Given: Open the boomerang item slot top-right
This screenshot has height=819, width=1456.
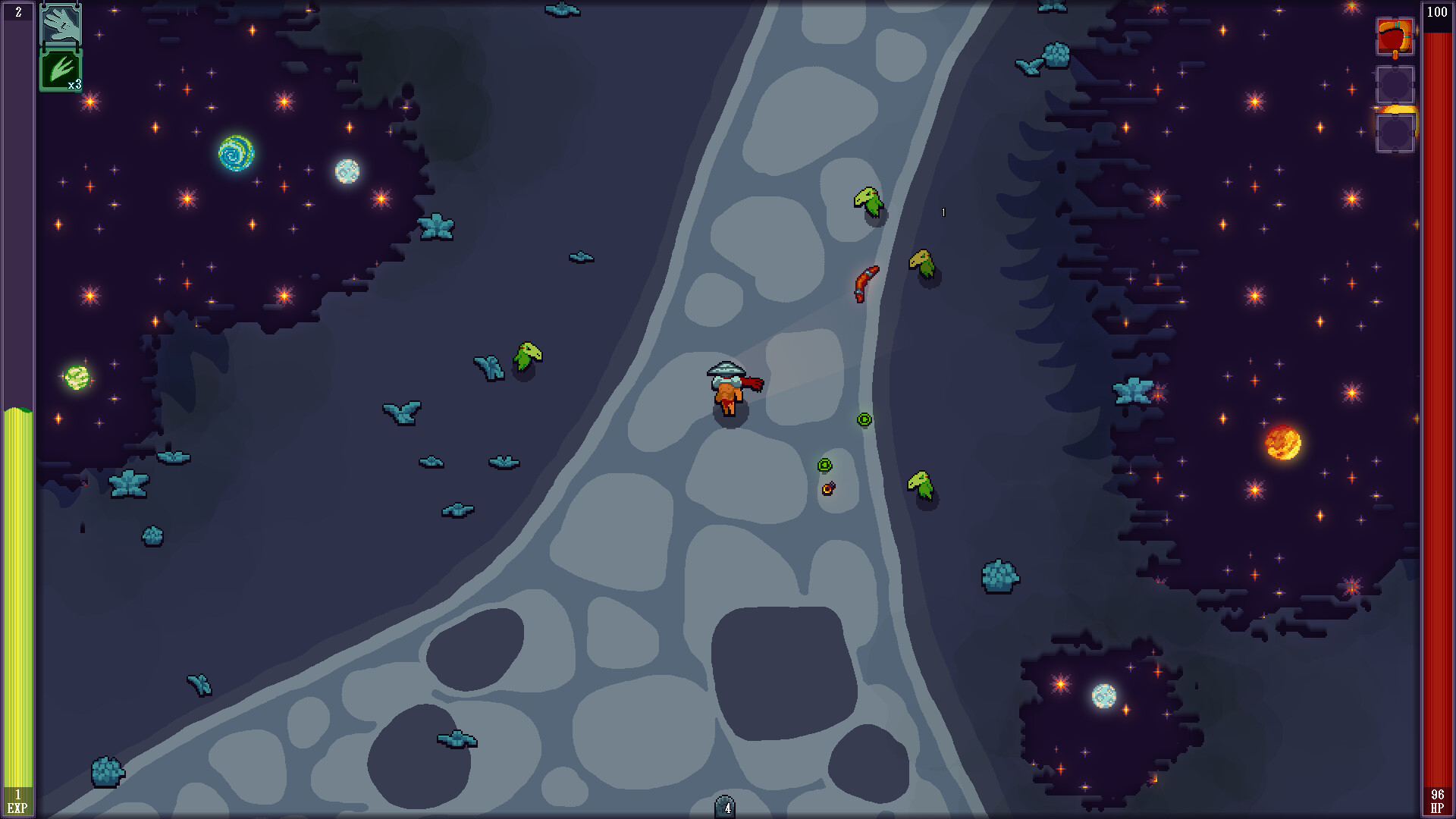Looking at the screenshot, I should (x=1395, y=36).
